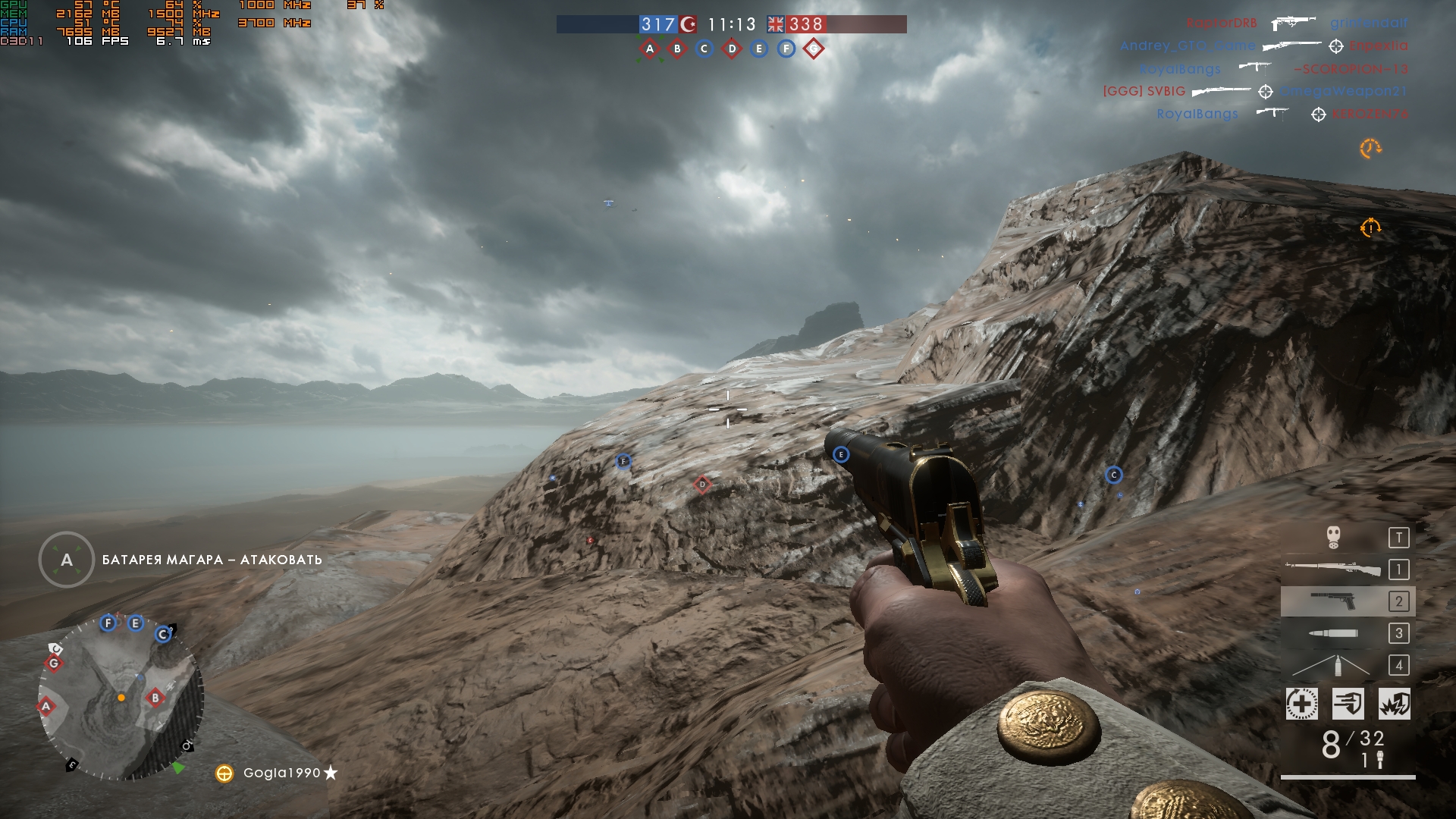Screen dimensions: 1456x819
Task: Click the RaptorDRB kill feed entry
Action: [1222, 24]
